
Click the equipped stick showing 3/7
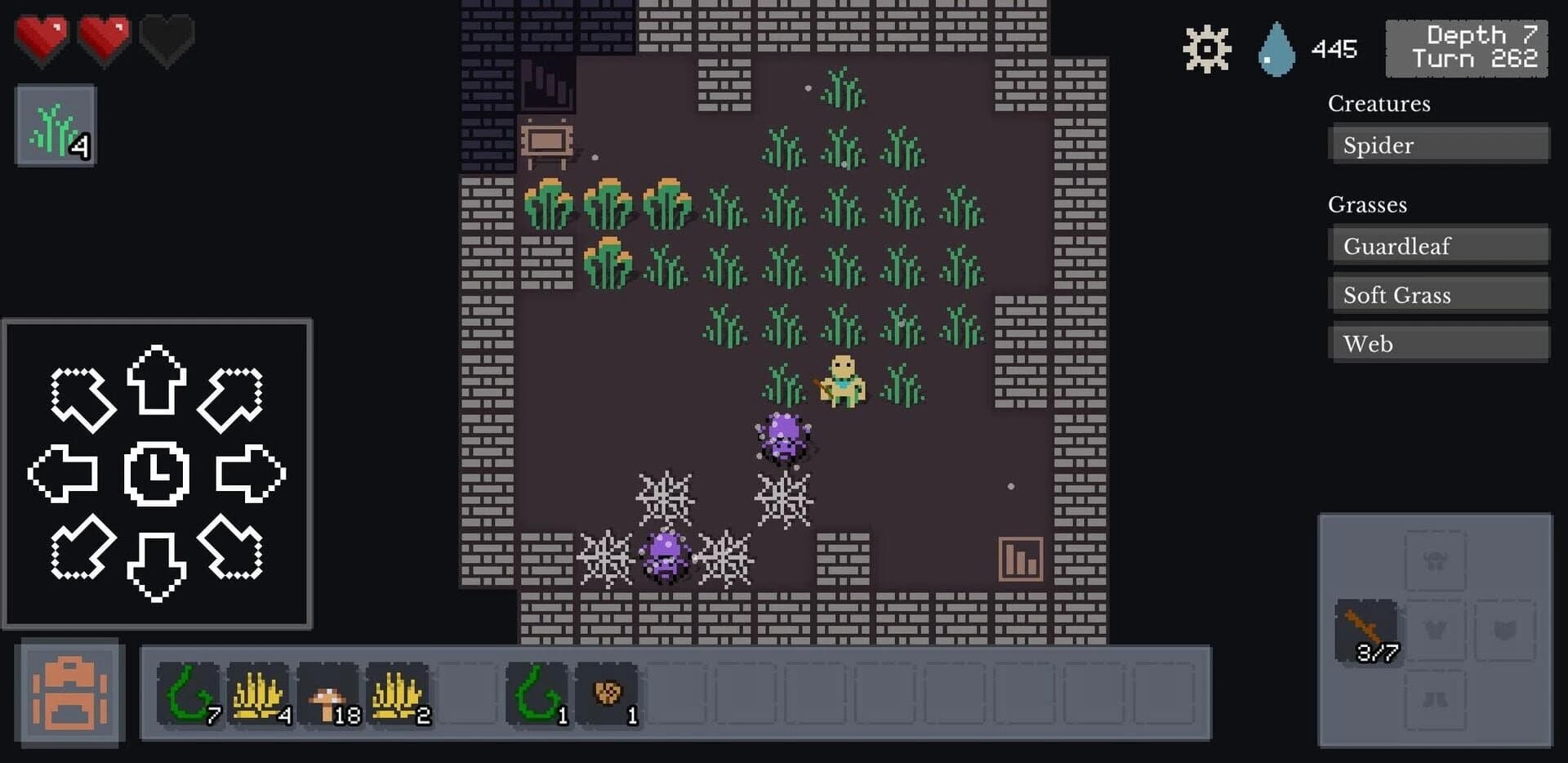click(1365, 631)
